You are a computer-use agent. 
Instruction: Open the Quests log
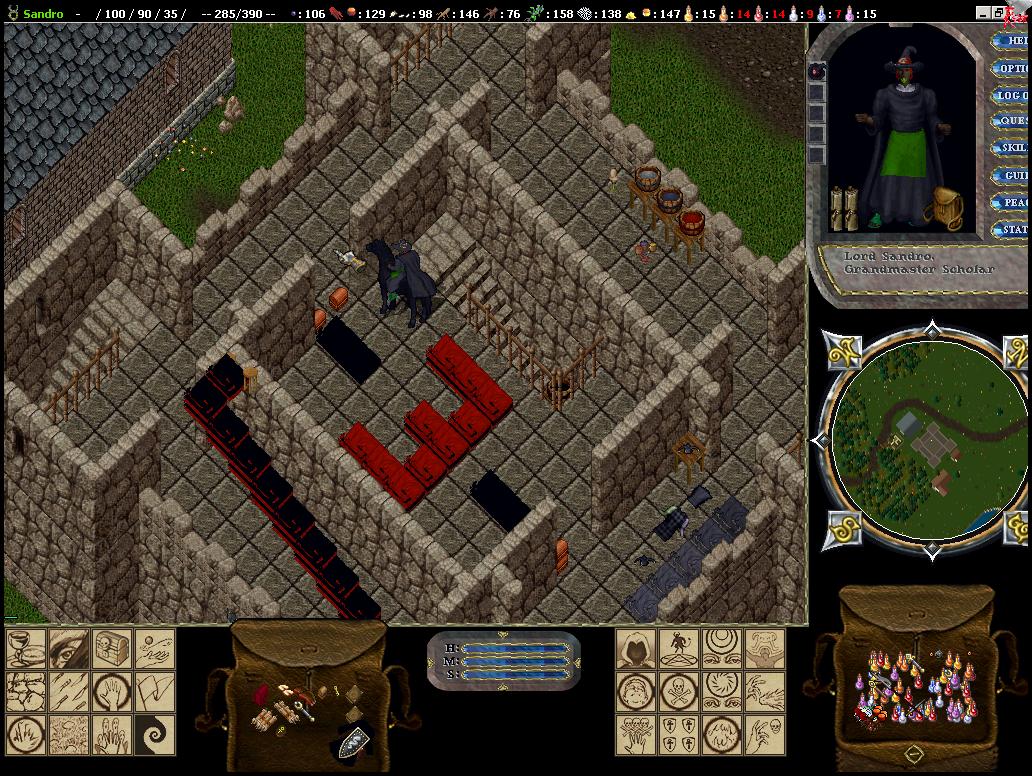1012,122
